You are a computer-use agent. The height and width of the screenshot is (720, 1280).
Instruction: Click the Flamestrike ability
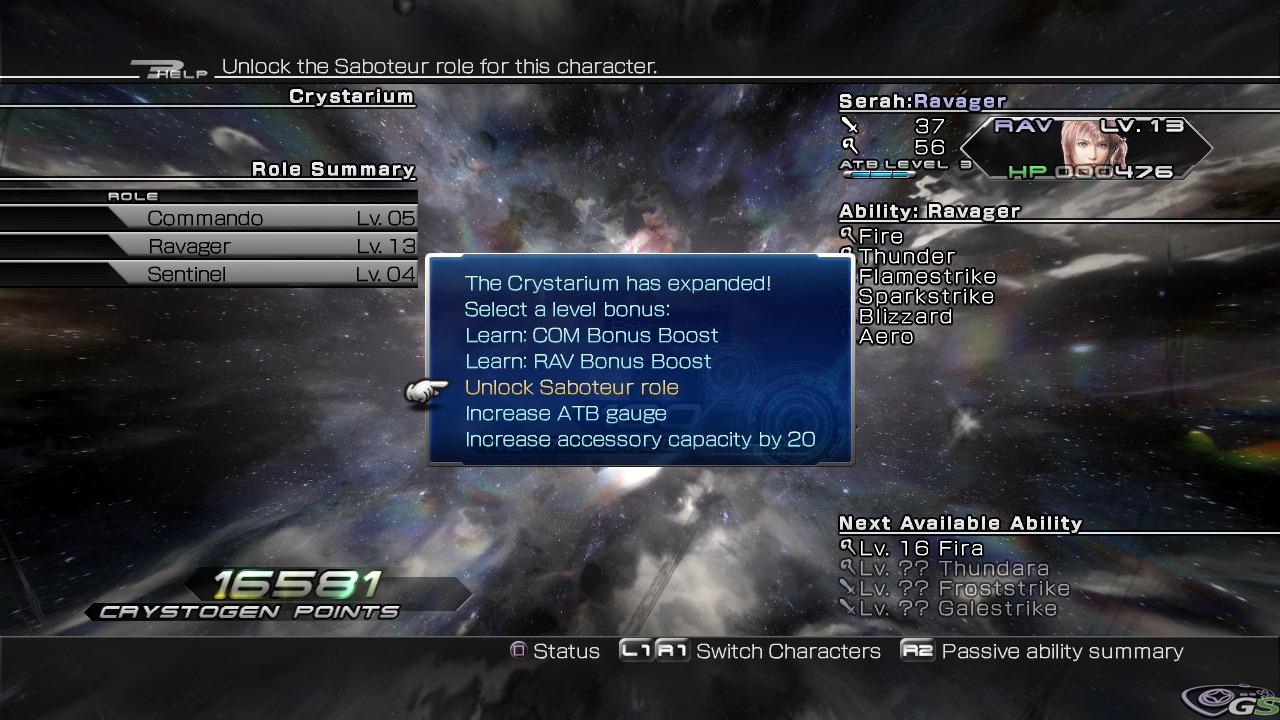tap(926, 277)
